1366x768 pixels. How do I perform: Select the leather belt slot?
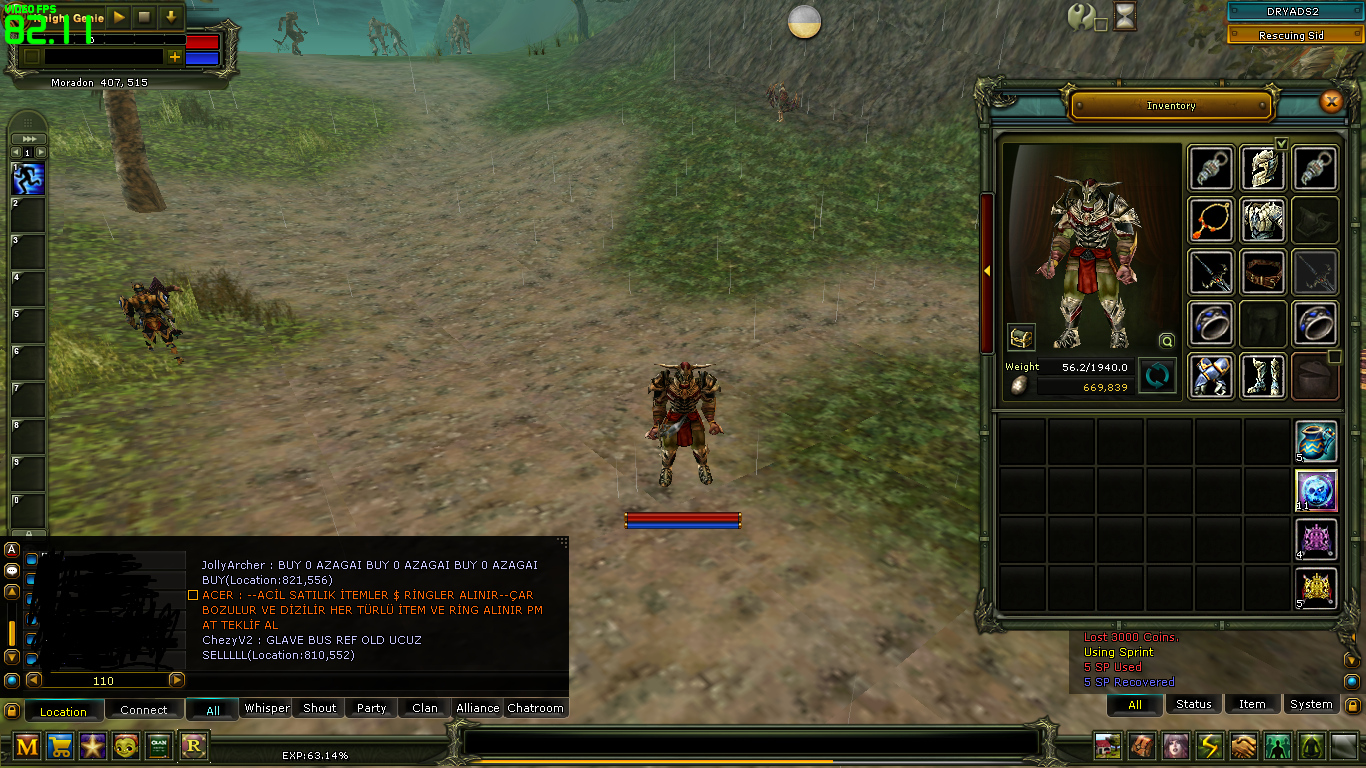click(x=1263, y=271)
